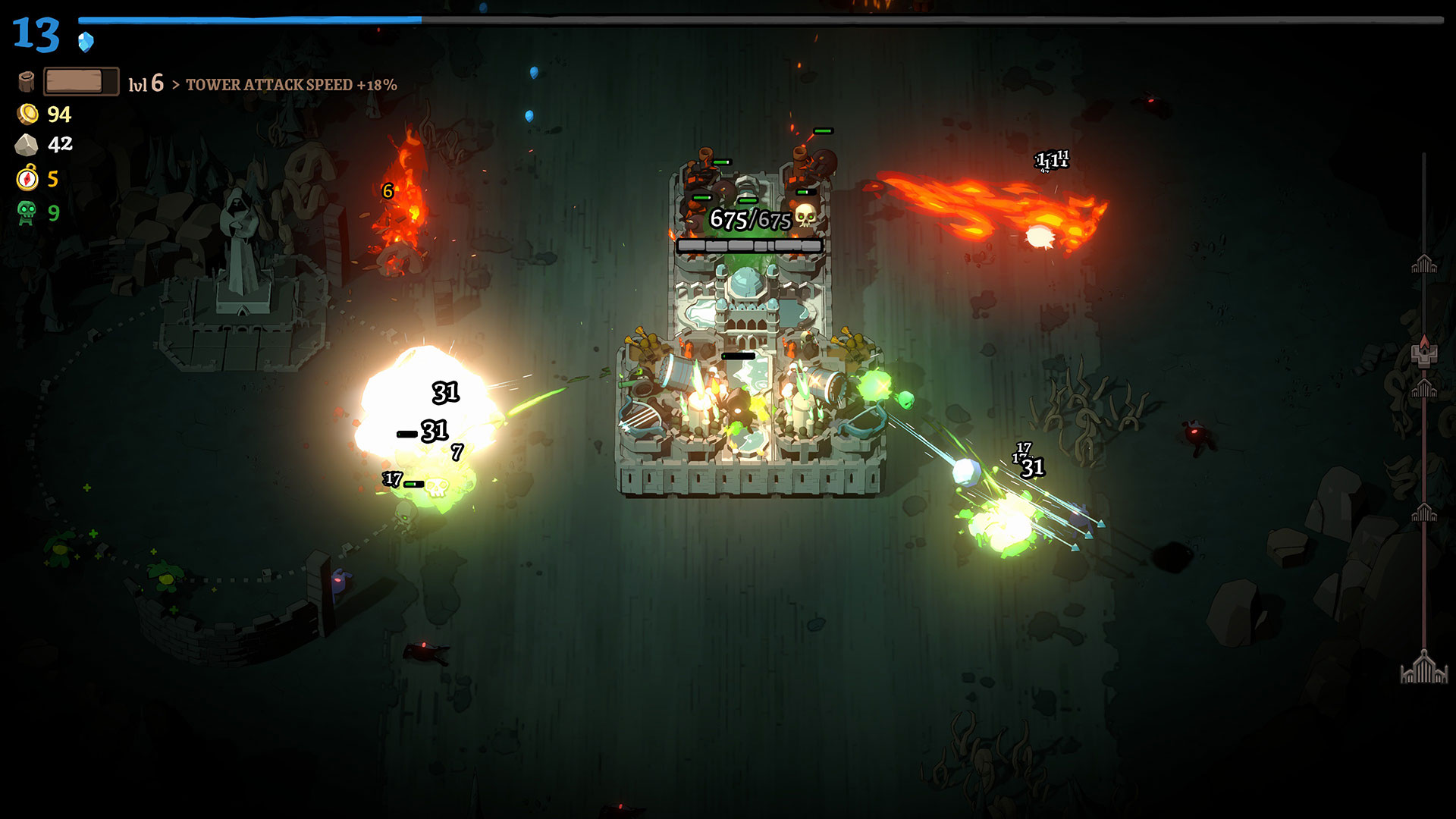The width and height of the screenshot is (1456, 819).
Task: Select the green skull counter icon
Action: pos(27,212)
